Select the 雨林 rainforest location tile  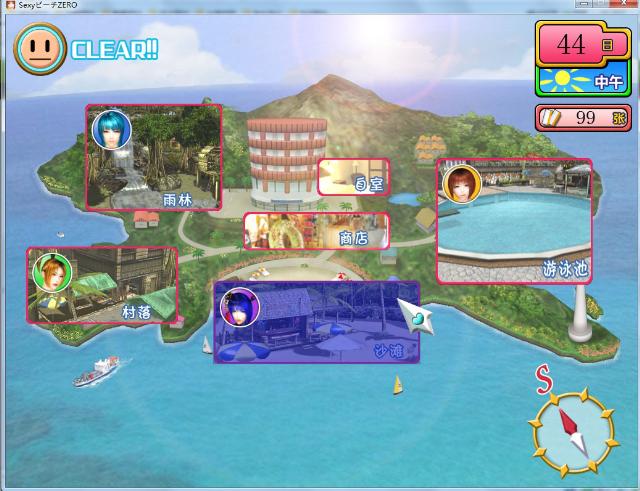[x=153, y=157]
